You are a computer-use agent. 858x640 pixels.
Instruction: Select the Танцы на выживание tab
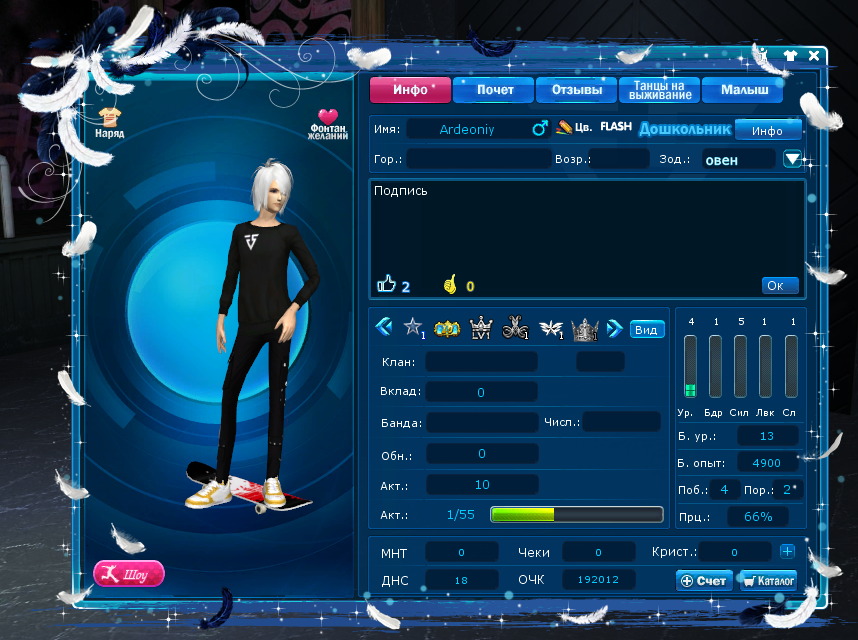tap(658, 90)
